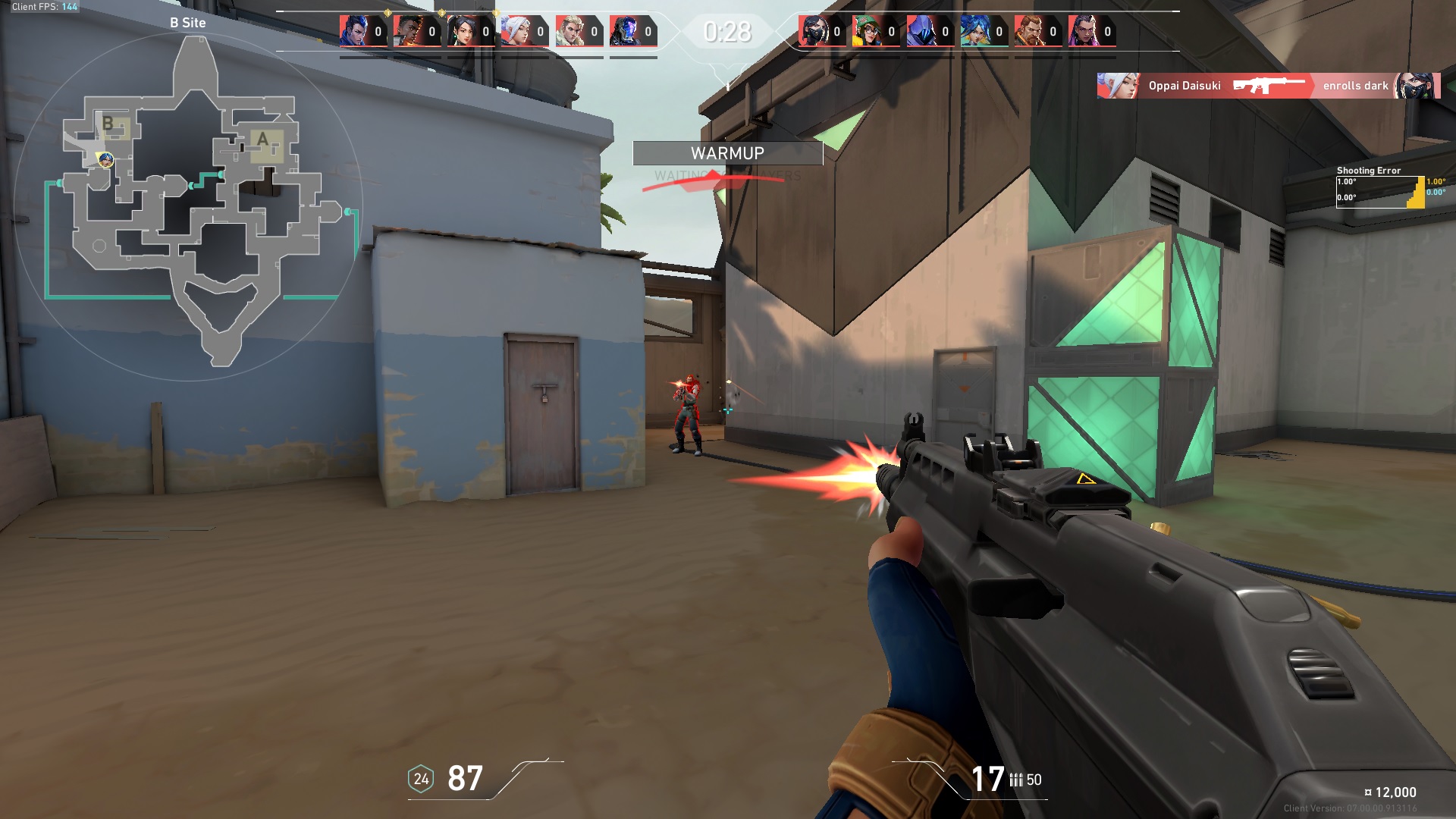This screenshot has width=1456, height=819.
Task: Click Brimstone's bearded portrait
Action: pos(1028,32)
